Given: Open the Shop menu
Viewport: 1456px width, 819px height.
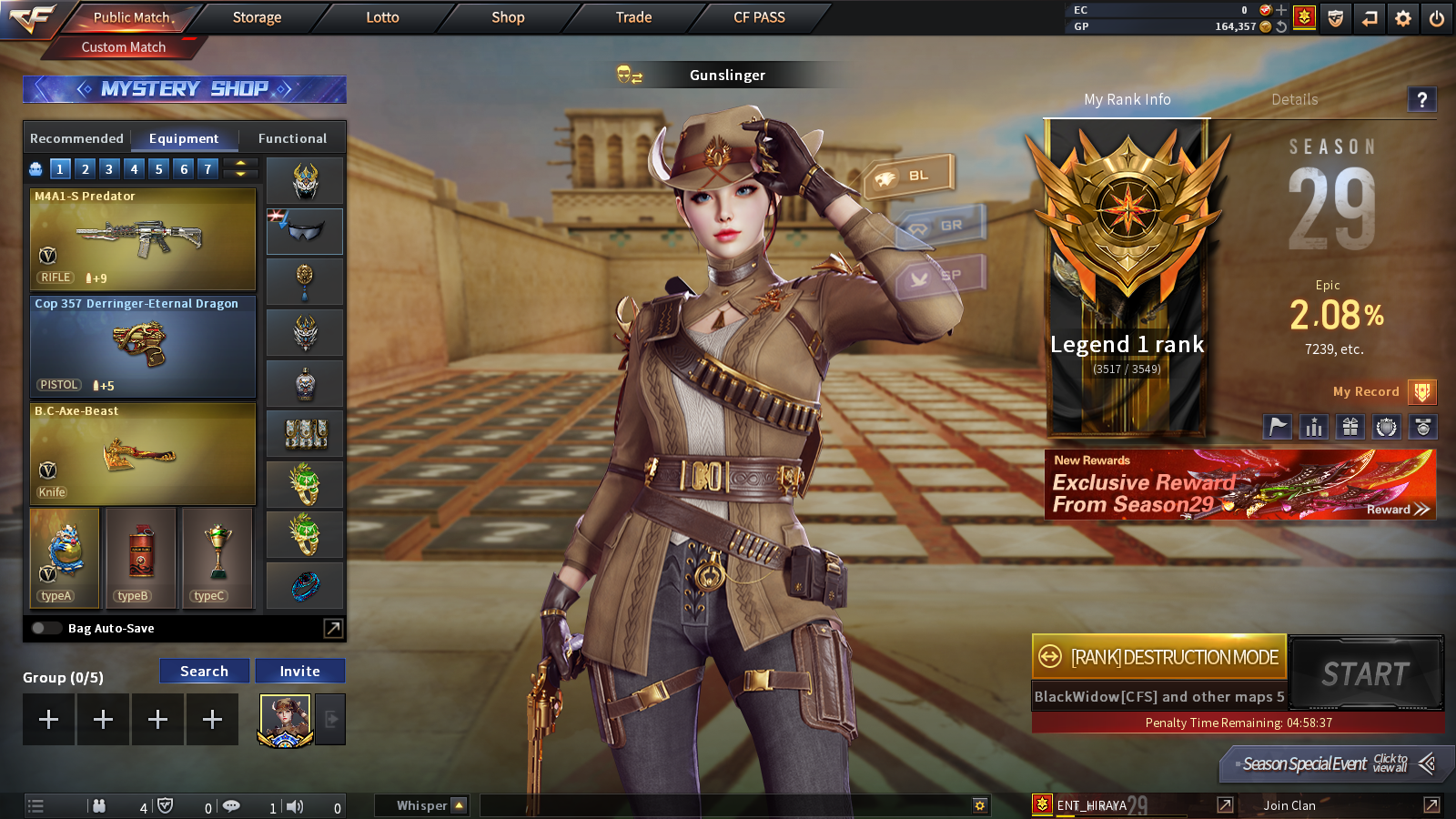Looking at the screenshot, I should (x=508, y=17).
